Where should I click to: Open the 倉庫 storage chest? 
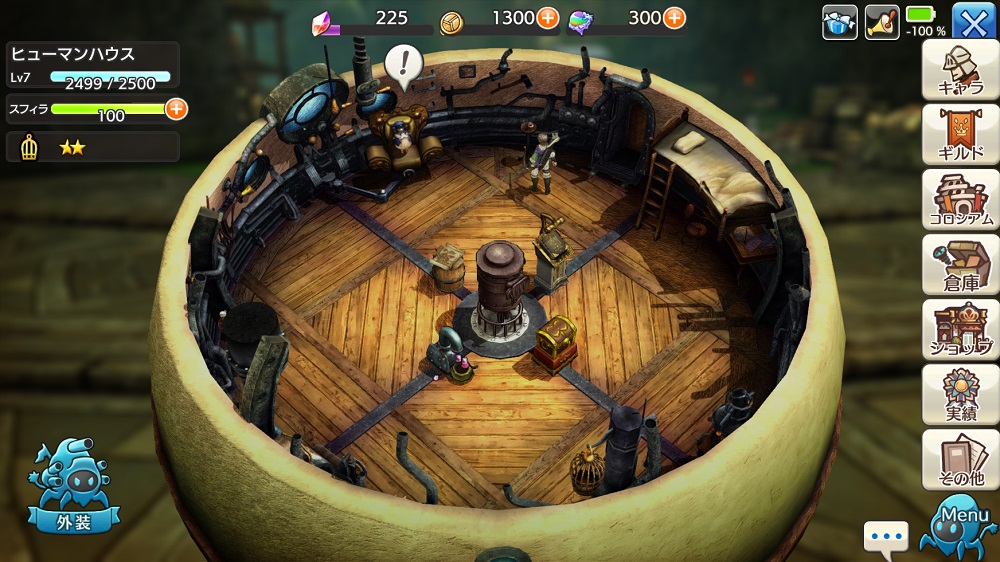pyautogui.click(x=960, y=265)
